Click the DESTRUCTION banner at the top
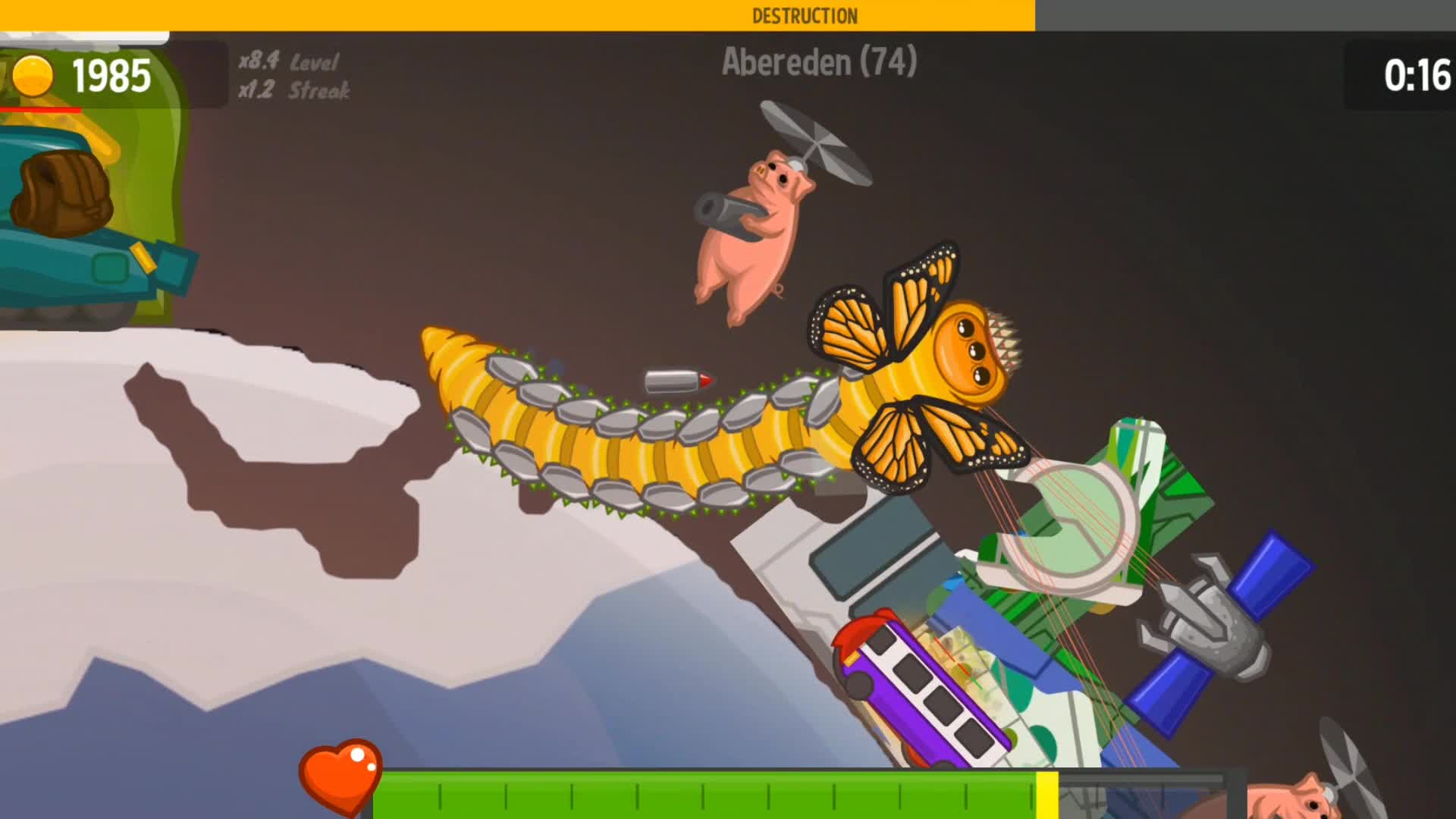 click(x=804, y=13)
